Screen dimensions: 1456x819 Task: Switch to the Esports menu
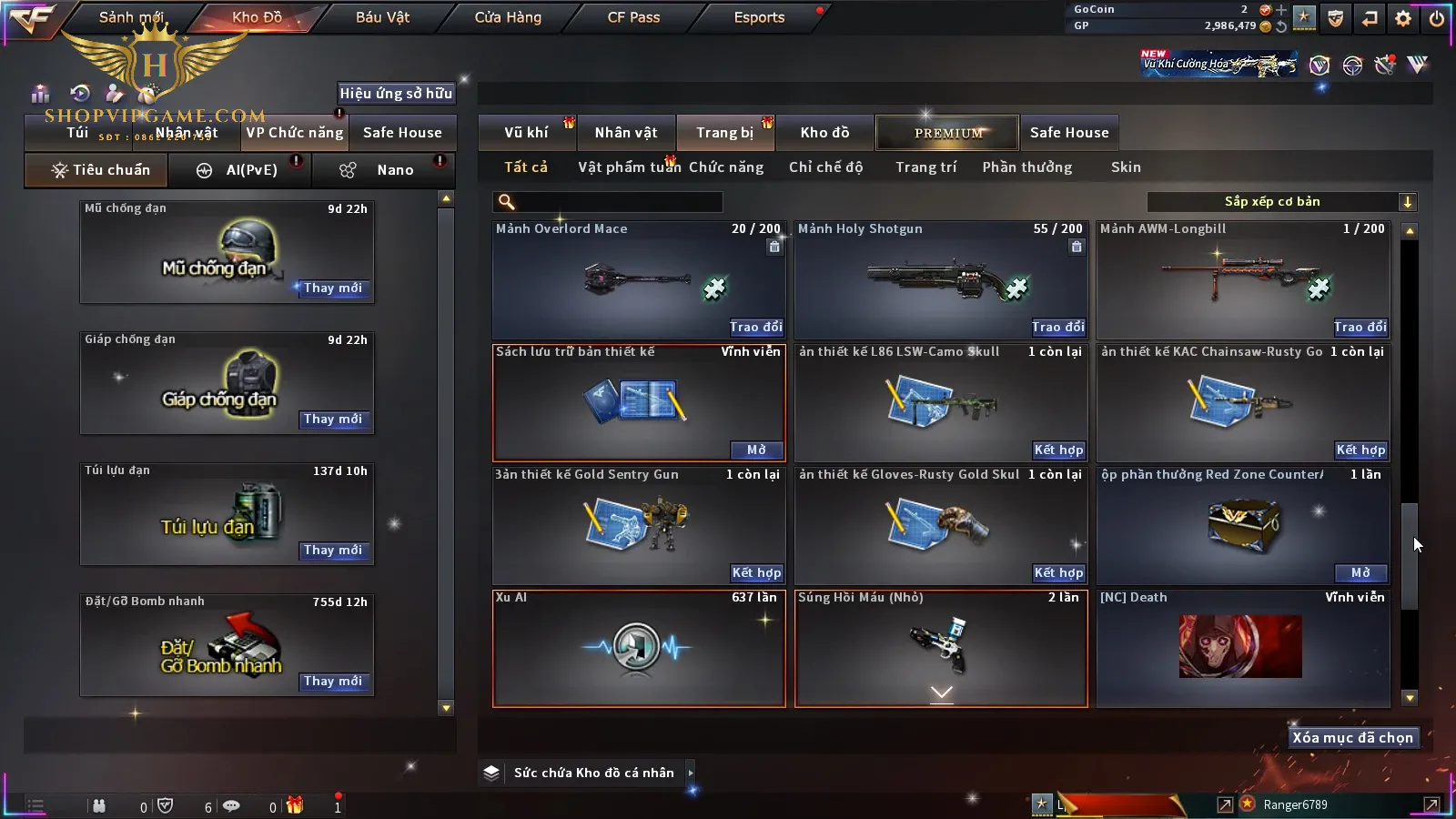click(x=759, y=17)
